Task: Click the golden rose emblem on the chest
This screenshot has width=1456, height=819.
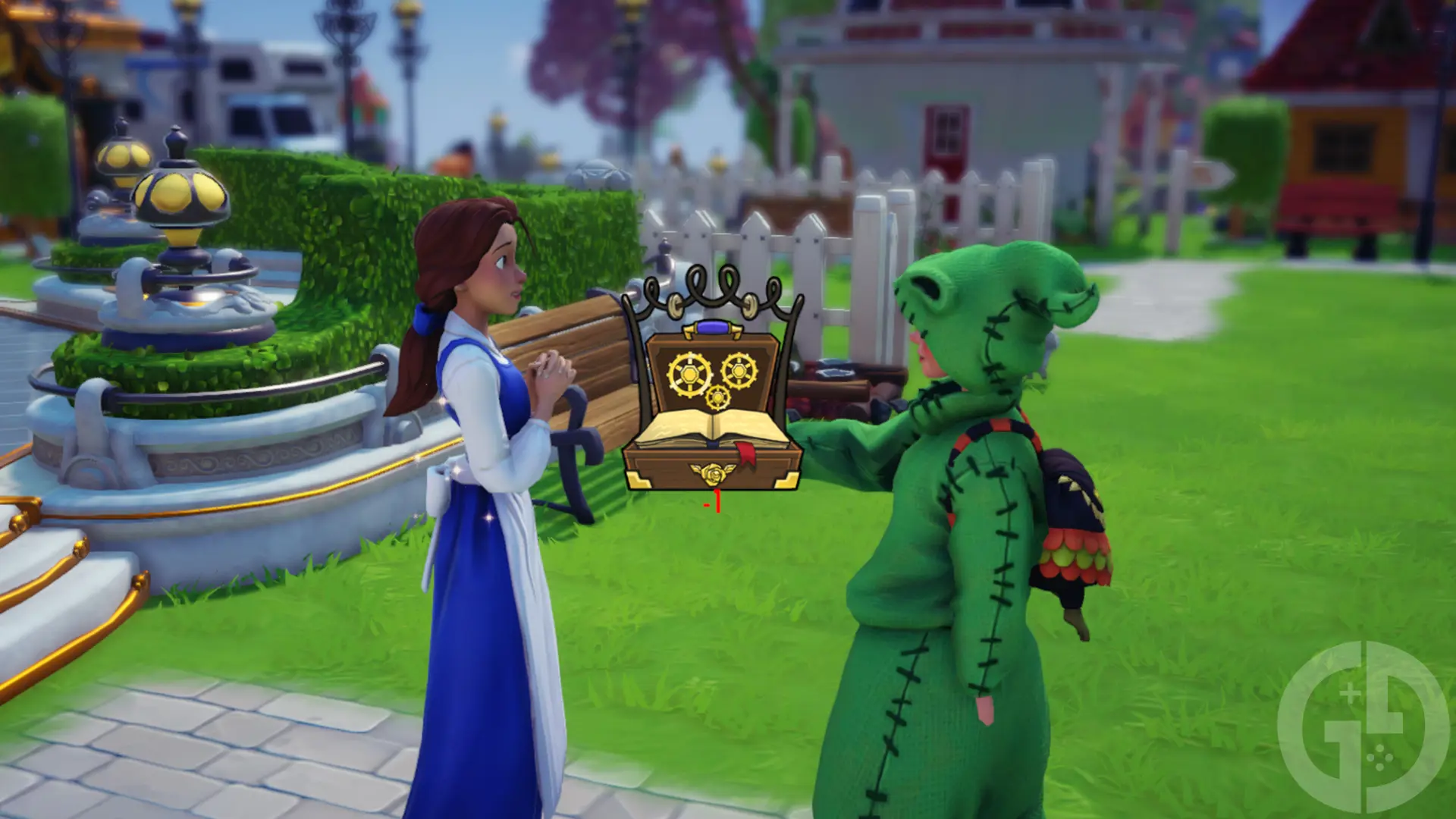Action: [x=713, y=472]
